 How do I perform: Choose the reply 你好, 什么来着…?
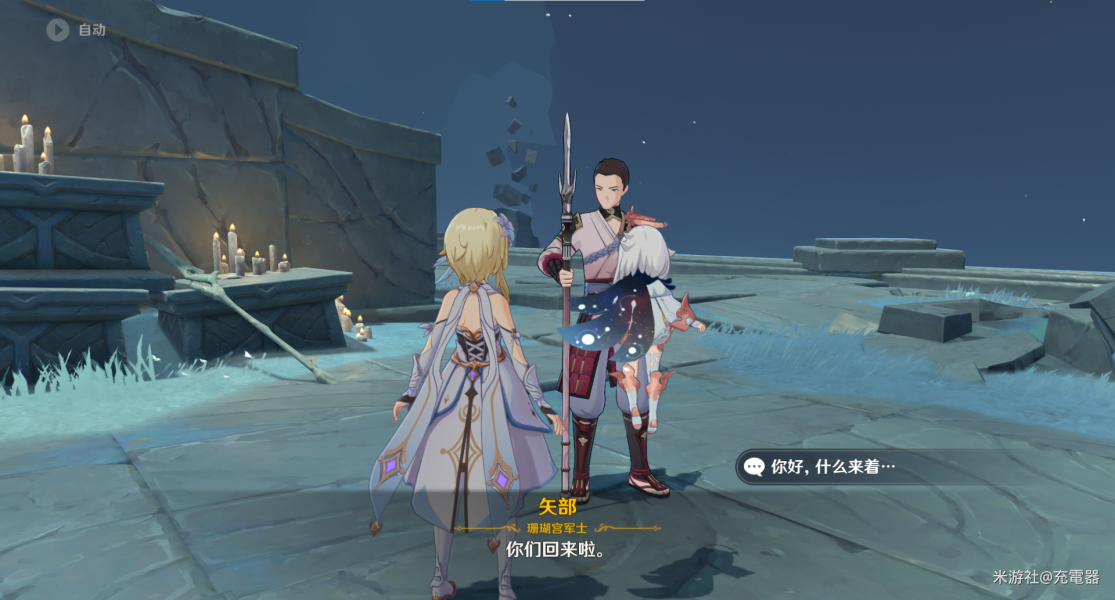pyautogui.click(x=832, y=467)
